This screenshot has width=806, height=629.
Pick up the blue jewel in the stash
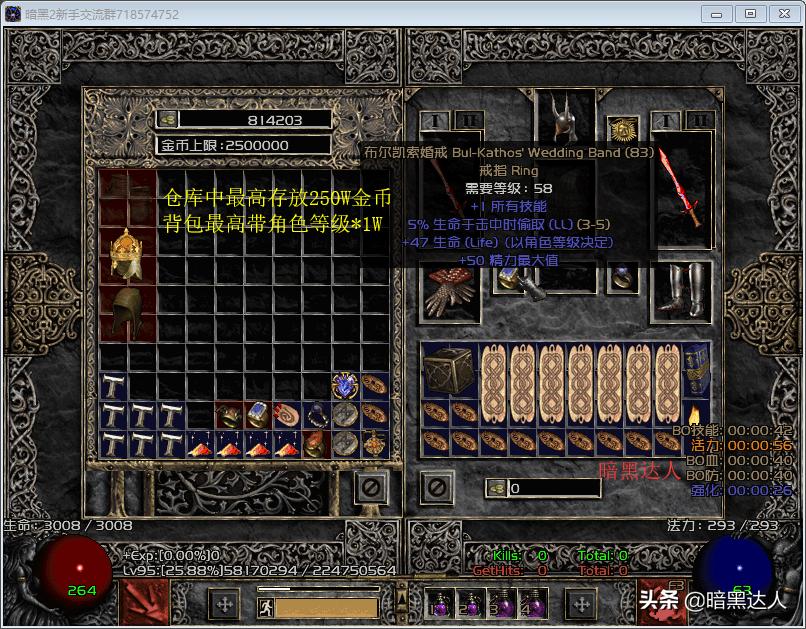[x=346, y=385]
